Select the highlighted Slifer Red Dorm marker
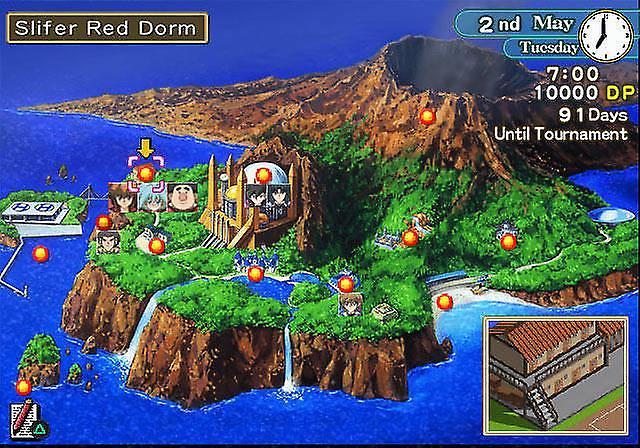 (x=146, y=174)
